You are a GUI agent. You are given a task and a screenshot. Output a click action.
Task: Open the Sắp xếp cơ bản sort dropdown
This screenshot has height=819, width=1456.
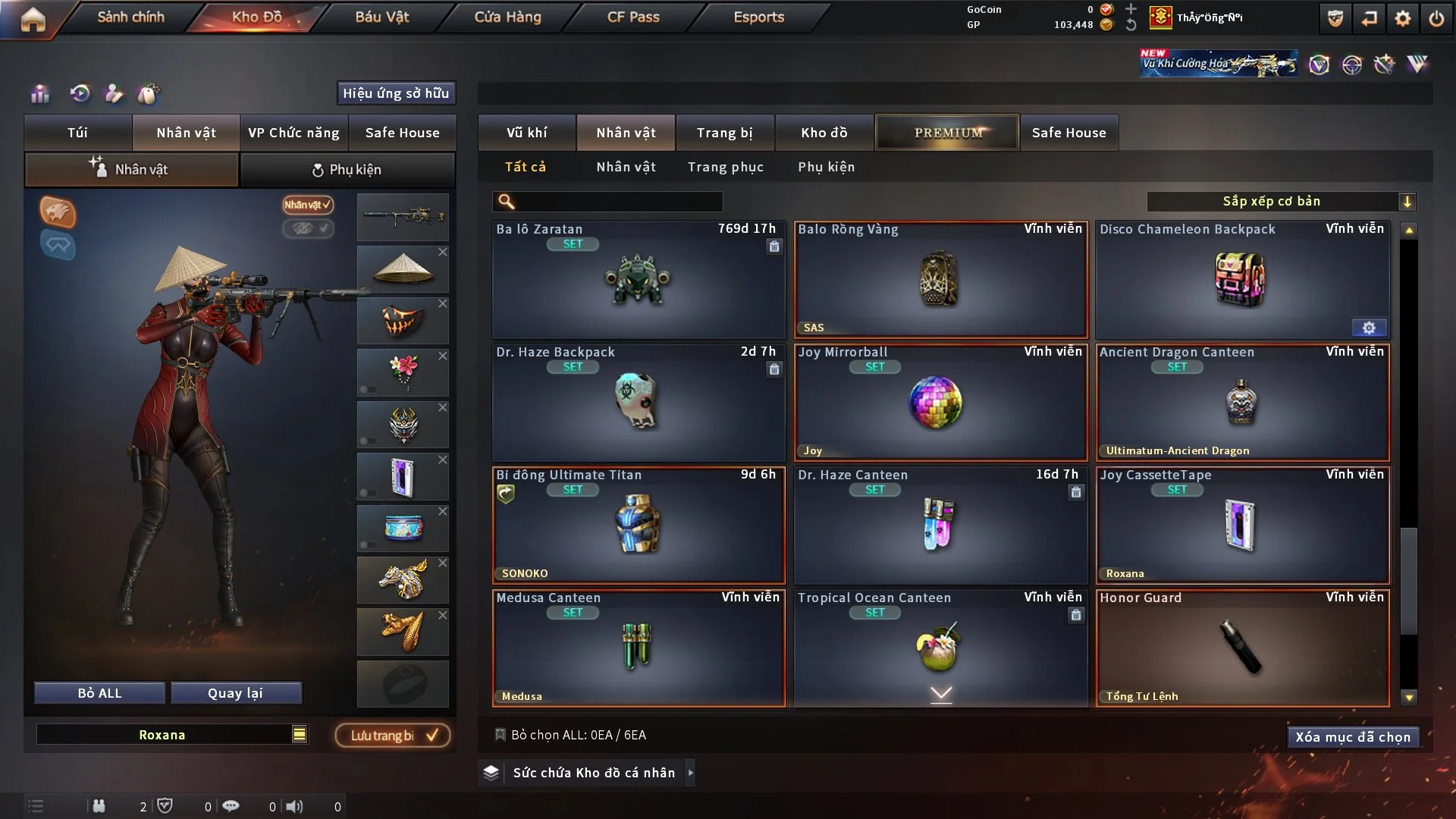(1281, 201)
